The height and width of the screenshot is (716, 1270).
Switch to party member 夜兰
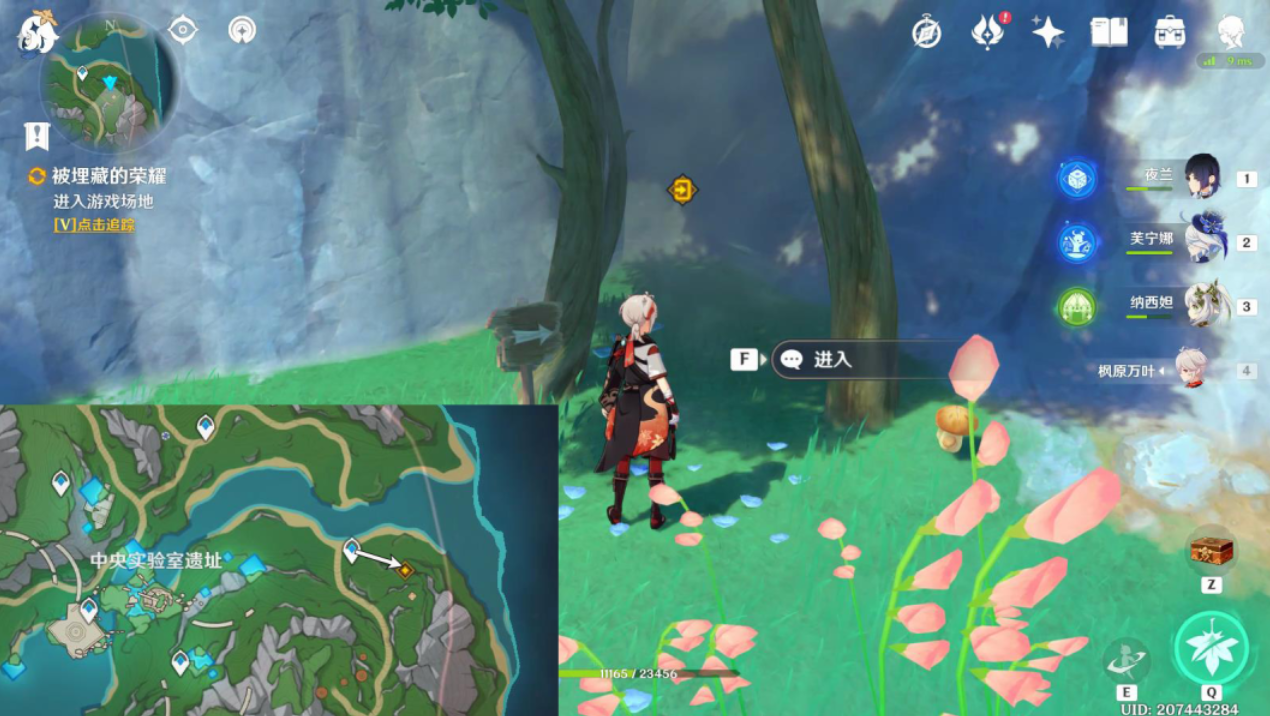(1201, 178)
